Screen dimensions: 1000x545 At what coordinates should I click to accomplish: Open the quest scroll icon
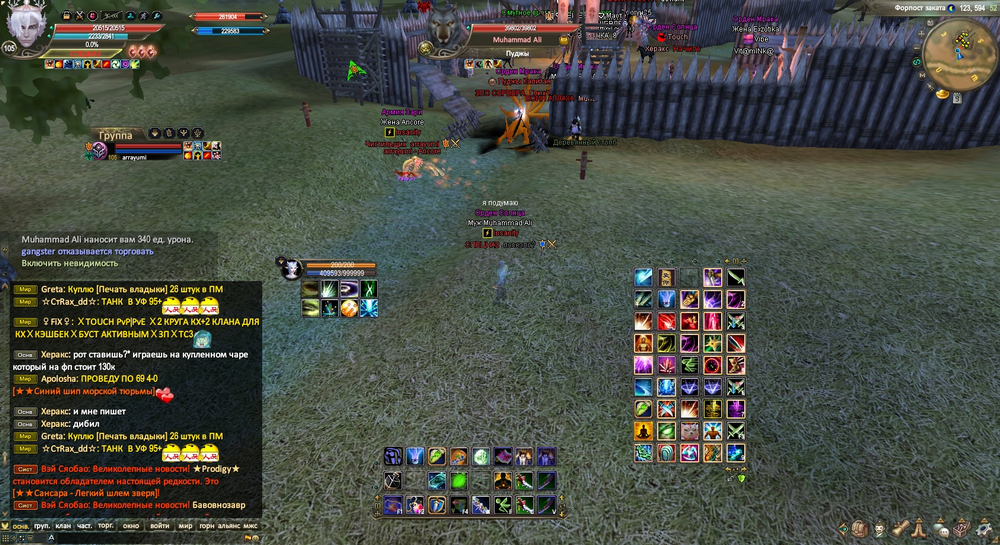click(x=900, y=527)
